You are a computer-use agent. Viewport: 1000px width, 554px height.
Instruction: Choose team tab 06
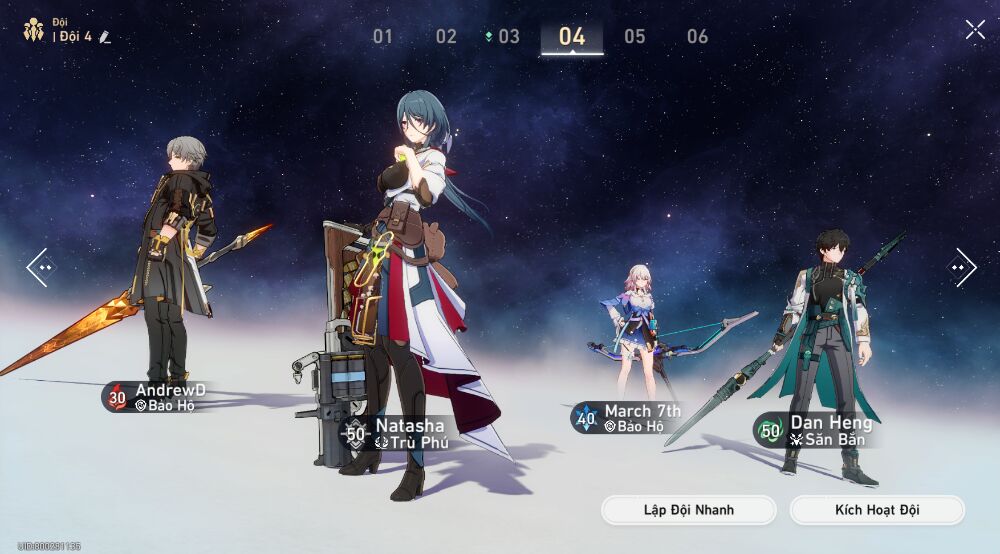point(698,37)
